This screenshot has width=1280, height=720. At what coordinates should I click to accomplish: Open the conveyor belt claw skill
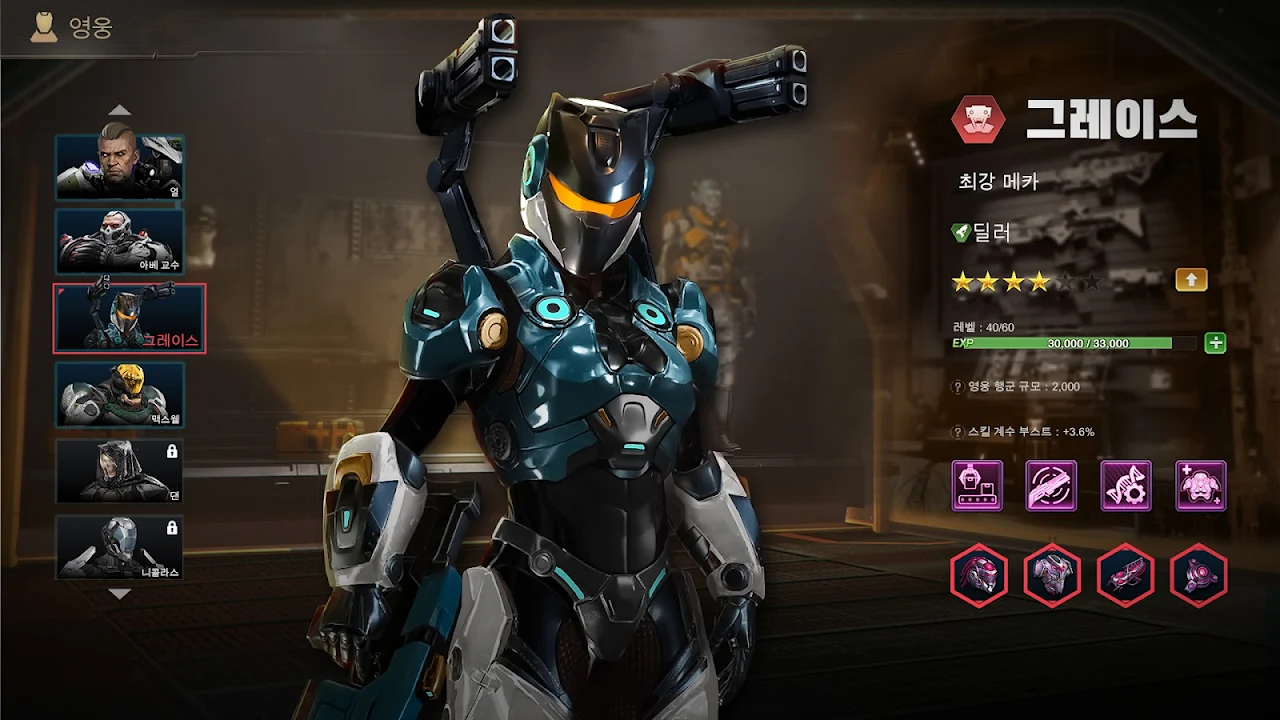(977, 486)
